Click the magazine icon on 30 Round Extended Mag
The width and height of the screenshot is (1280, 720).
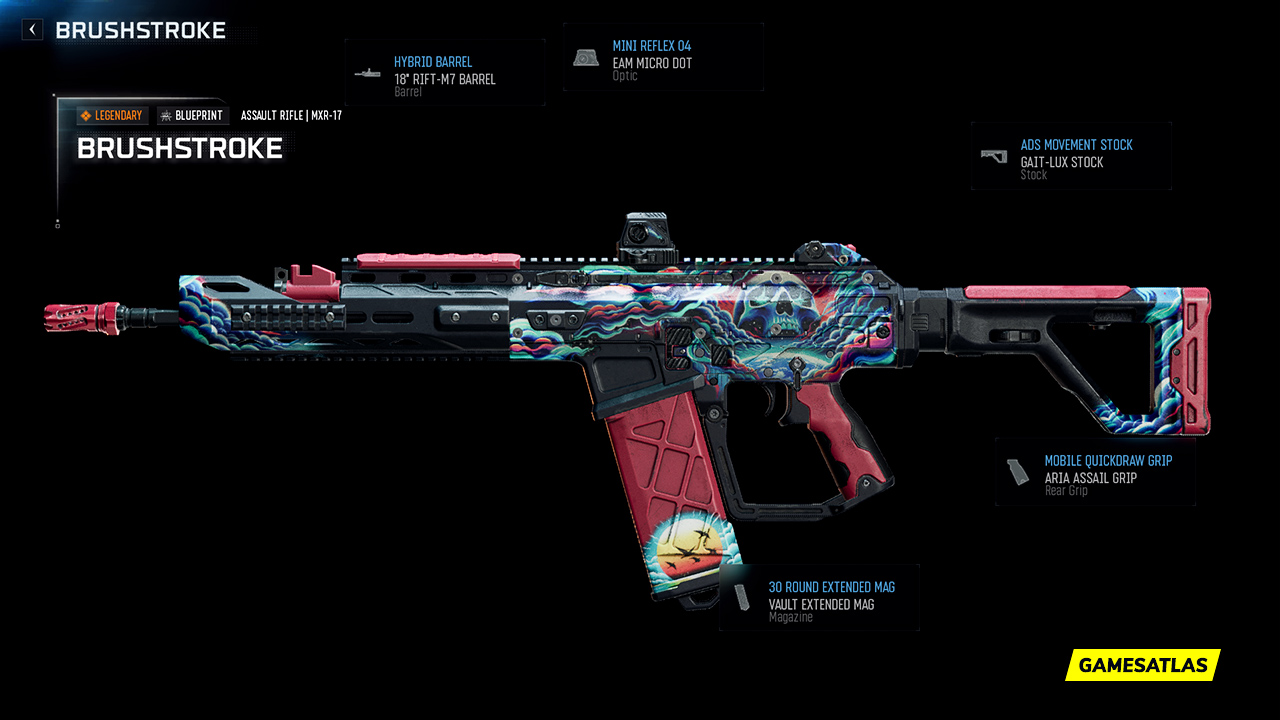click(x=742, y=598)
